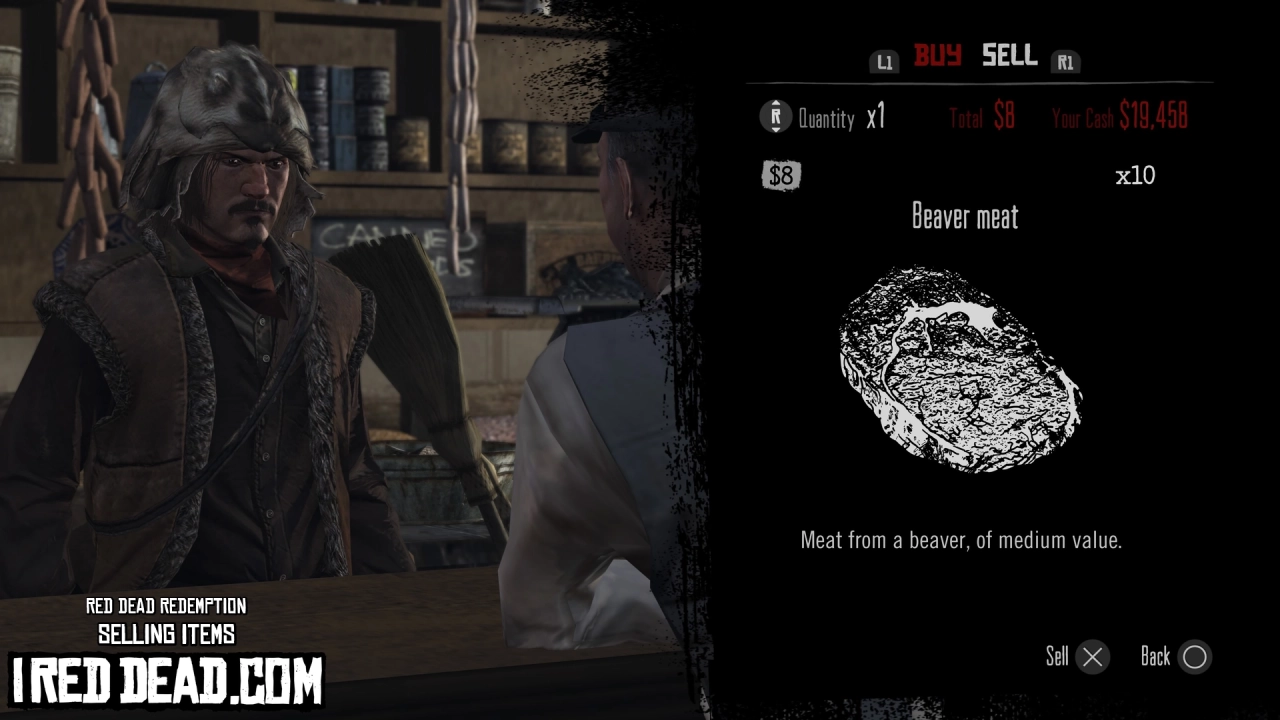The image size is (1280, 720).
Task: Click the Your Cash $19,458 display
Action: tap(1118, 116)
